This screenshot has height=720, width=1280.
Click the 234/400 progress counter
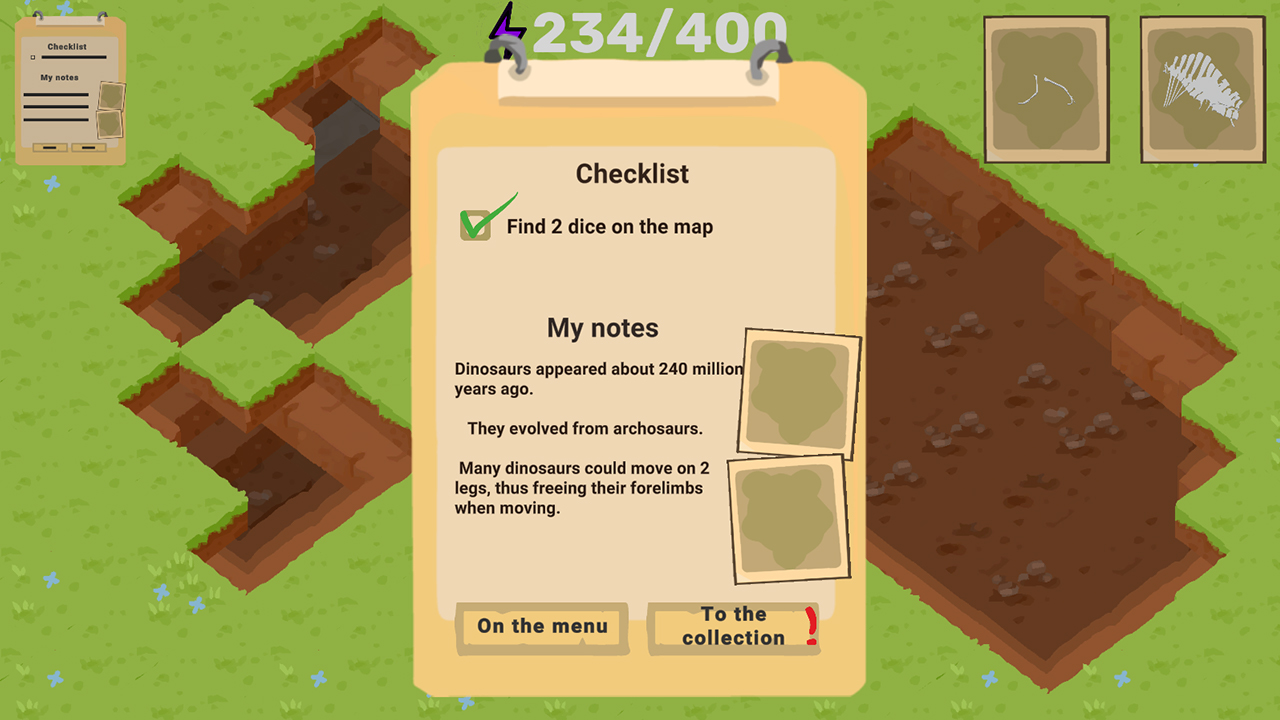(x=660, y=32)
